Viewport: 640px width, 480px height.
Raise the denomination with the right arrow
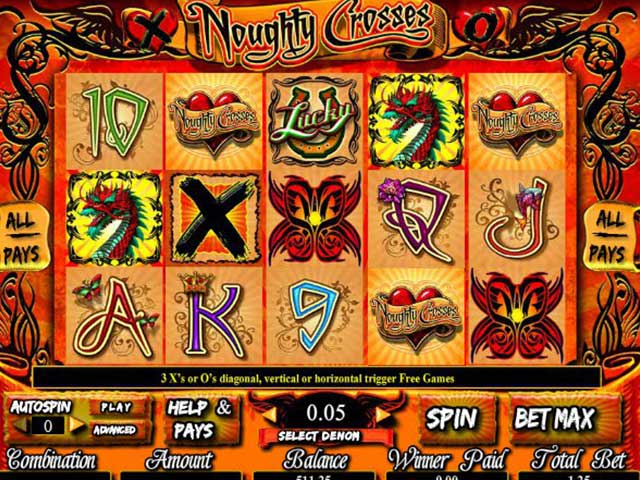[383, 411]
